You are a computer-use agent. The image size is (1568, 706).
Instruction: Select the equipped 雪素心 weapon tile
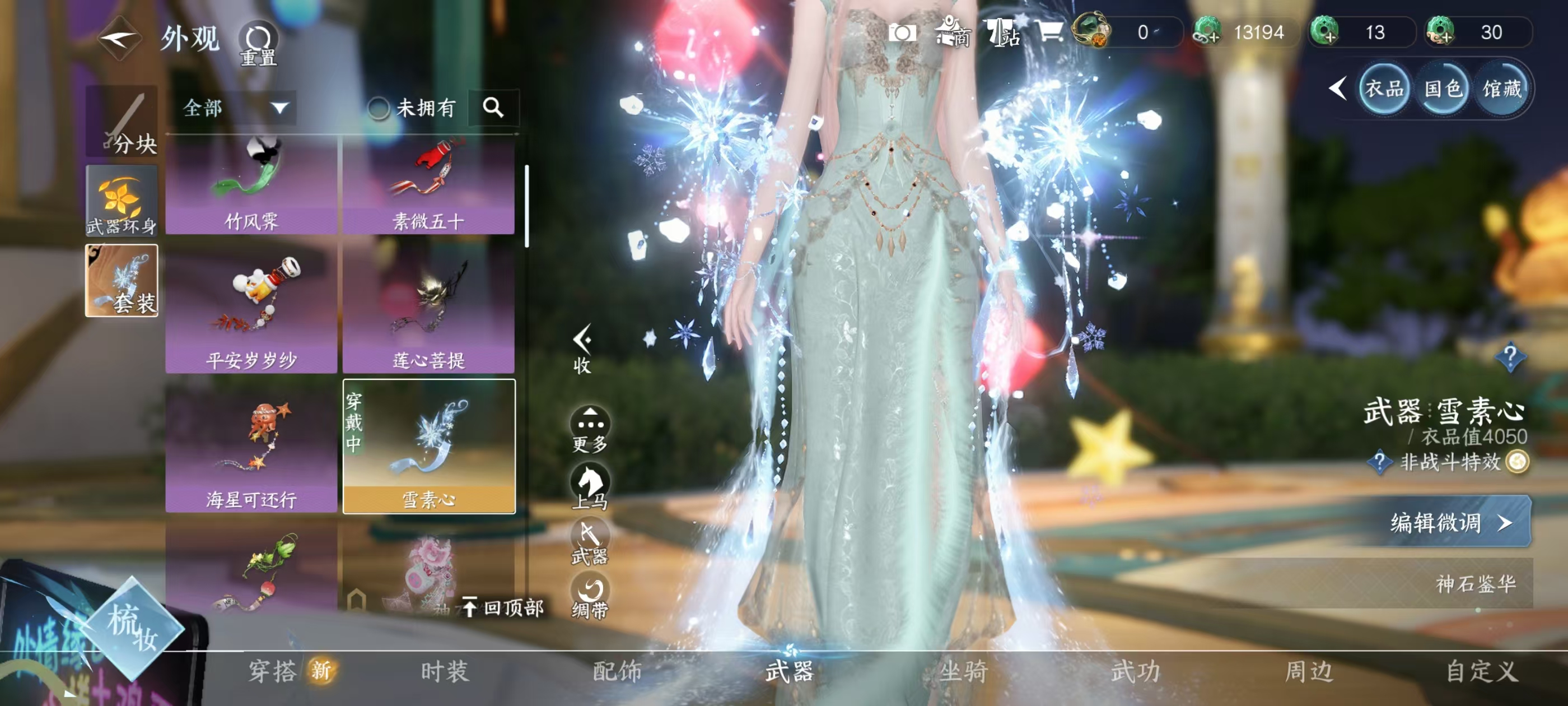pos(428,447)
